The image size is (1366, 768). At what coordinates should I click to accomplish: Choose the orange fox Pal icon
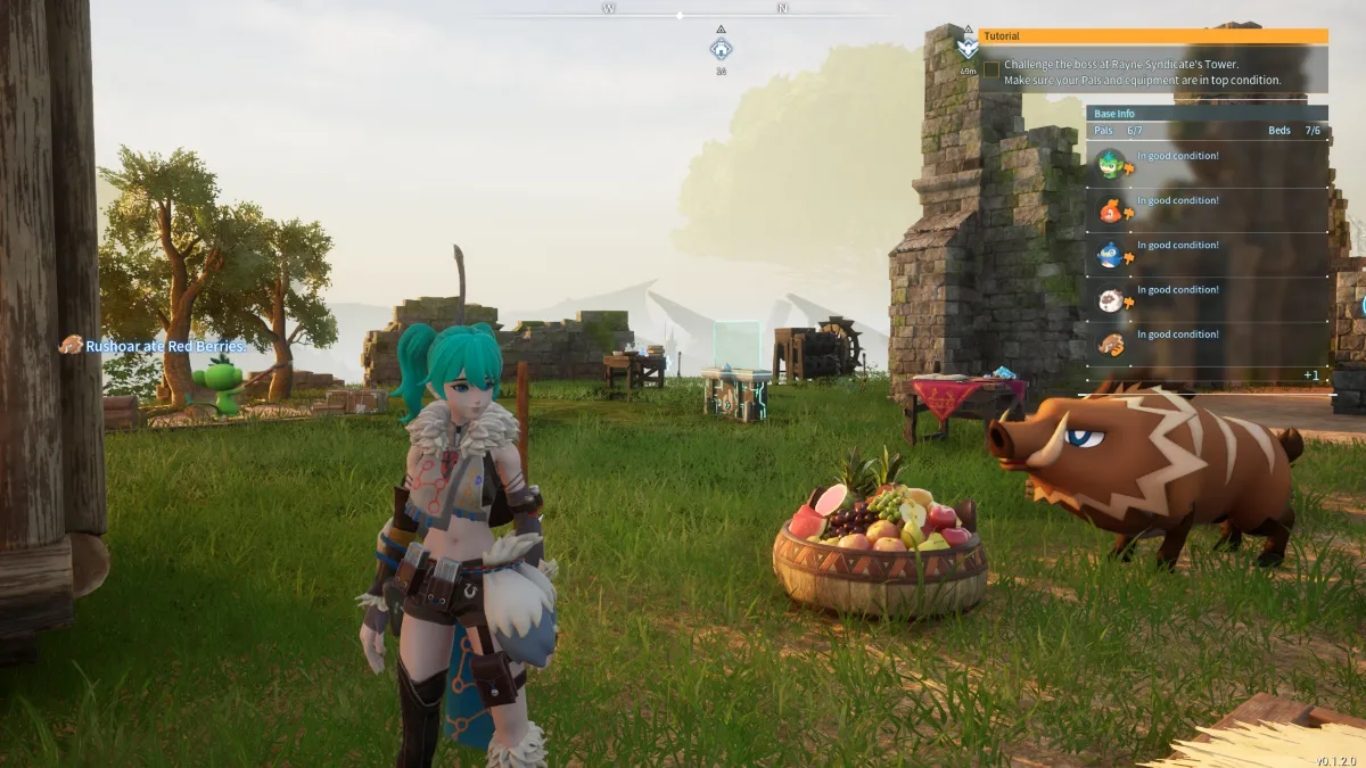click(1111, 211)
